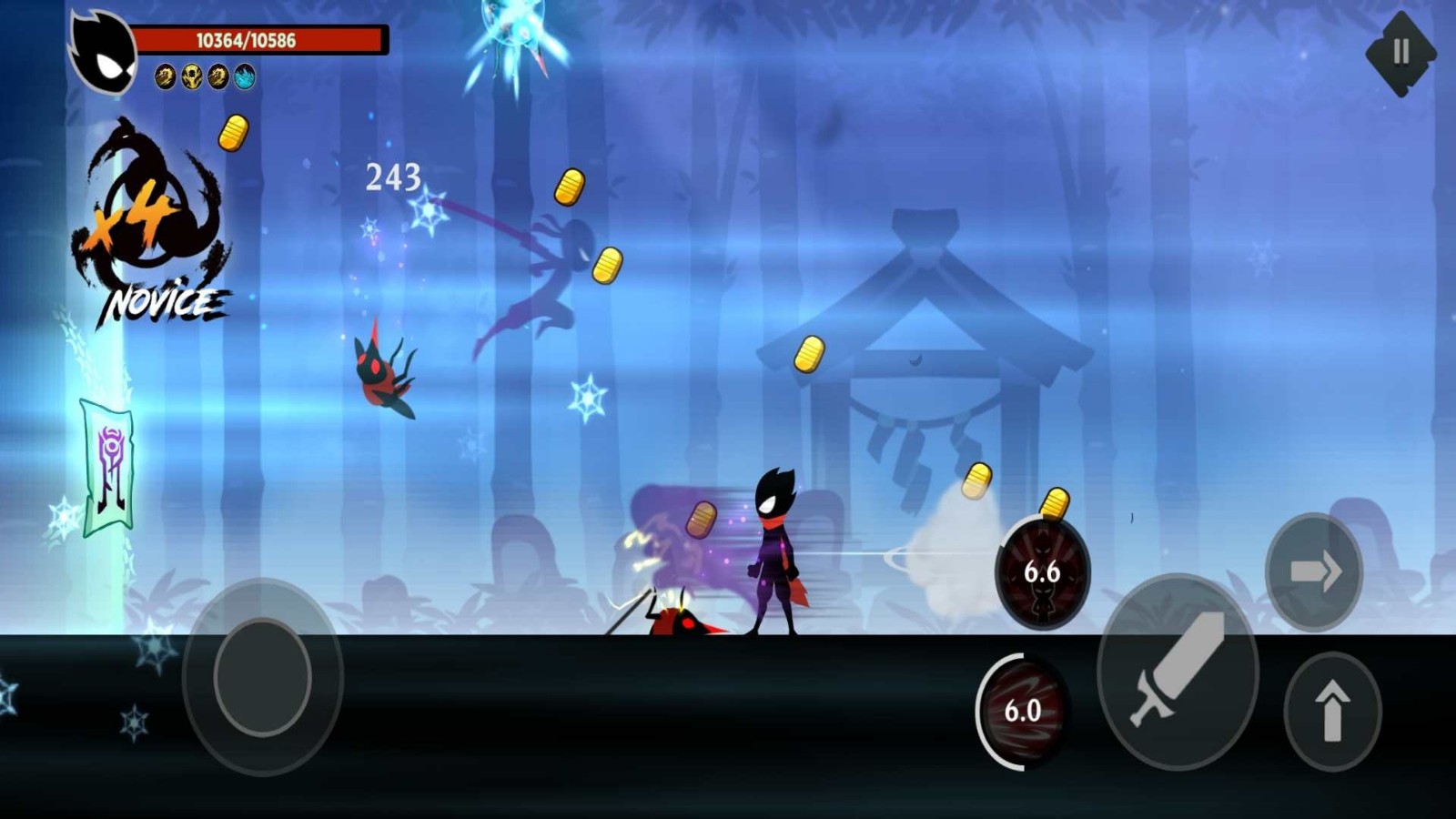Tap the sword attack button

pos(1178,671)
